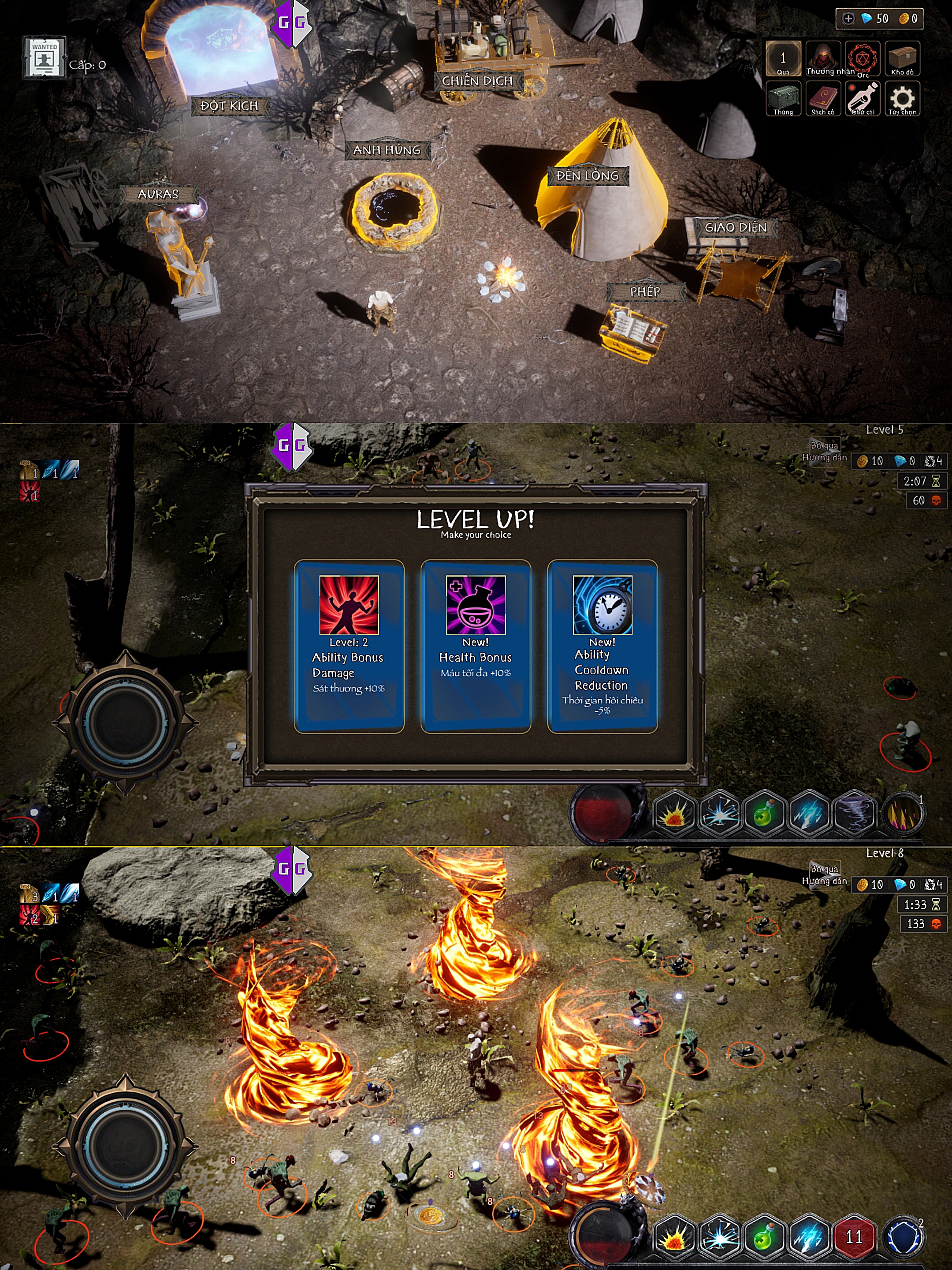This screenshot has height=1270, width=952.
Task: Open the Quà gift menu
Action: pos(783,59)
